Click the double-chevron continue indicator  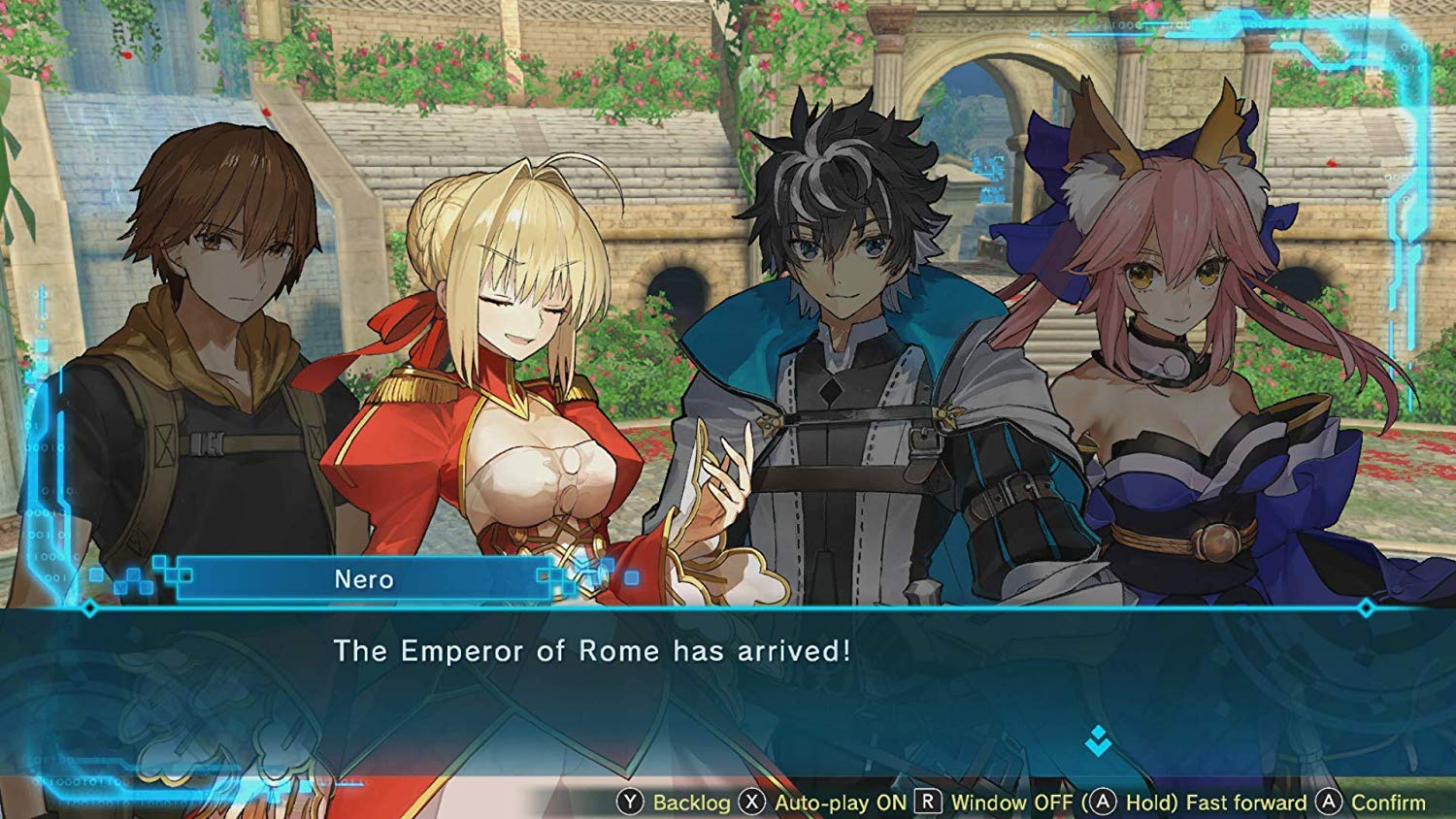(x=1097, y=739)
